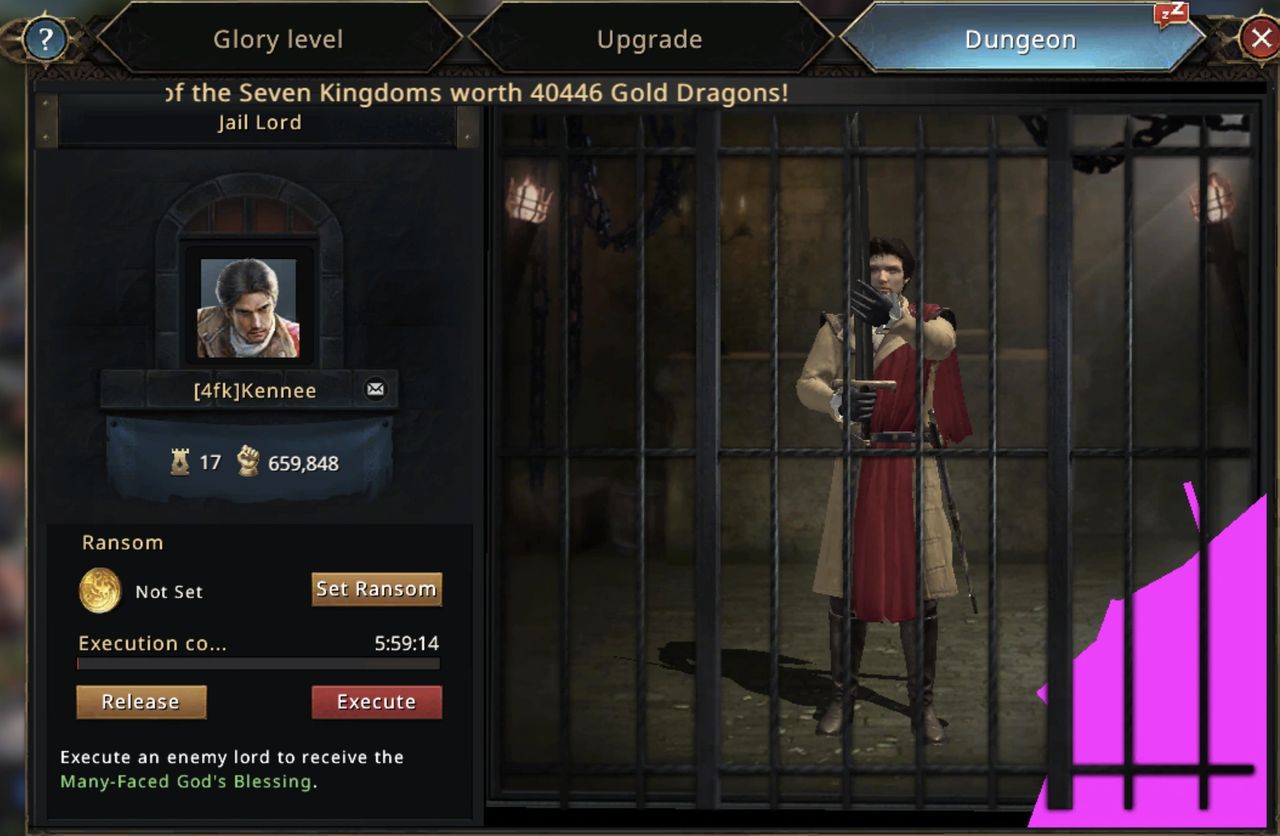Screen dimensions: 1280x836
Task: Open the Many-Faced God's Blessing link
Action: click(185, 781)
